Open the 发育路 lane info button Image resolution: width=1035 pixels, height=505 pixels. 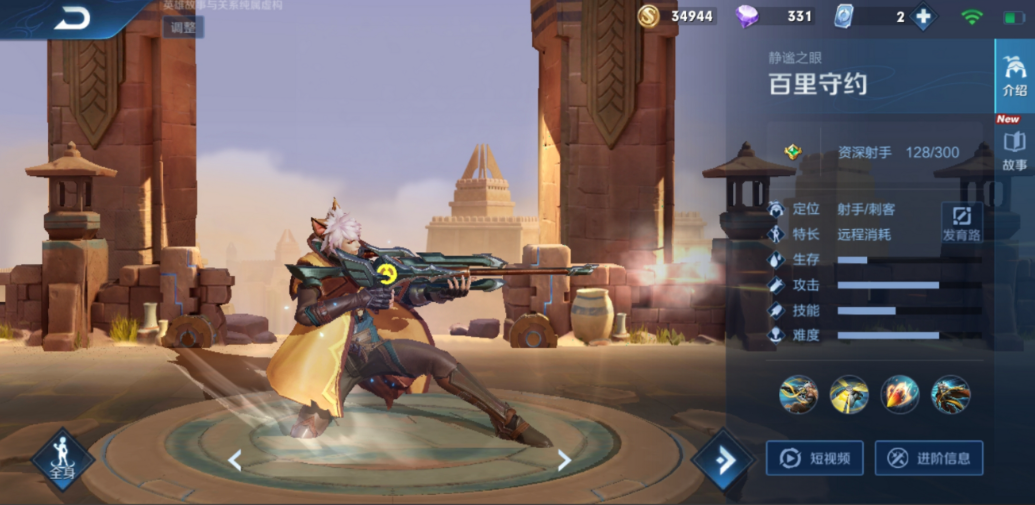962,222
